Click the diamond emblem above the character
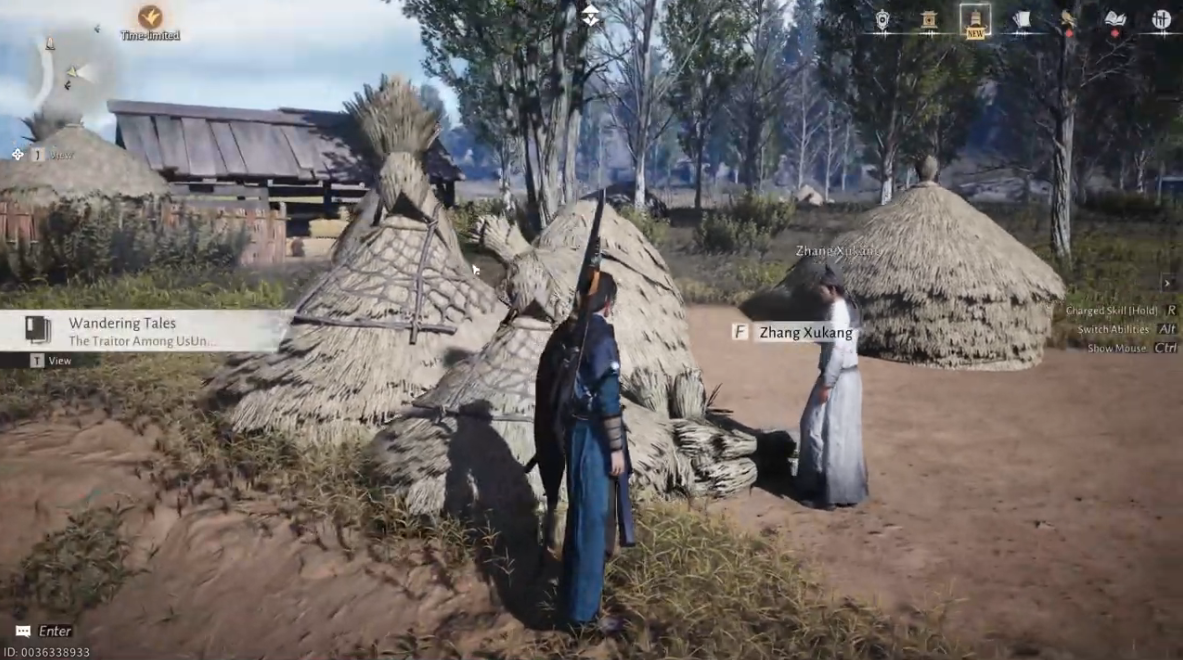Viewport: 1183px width, 660px height. pyautogui.click(x=591, y=15)
